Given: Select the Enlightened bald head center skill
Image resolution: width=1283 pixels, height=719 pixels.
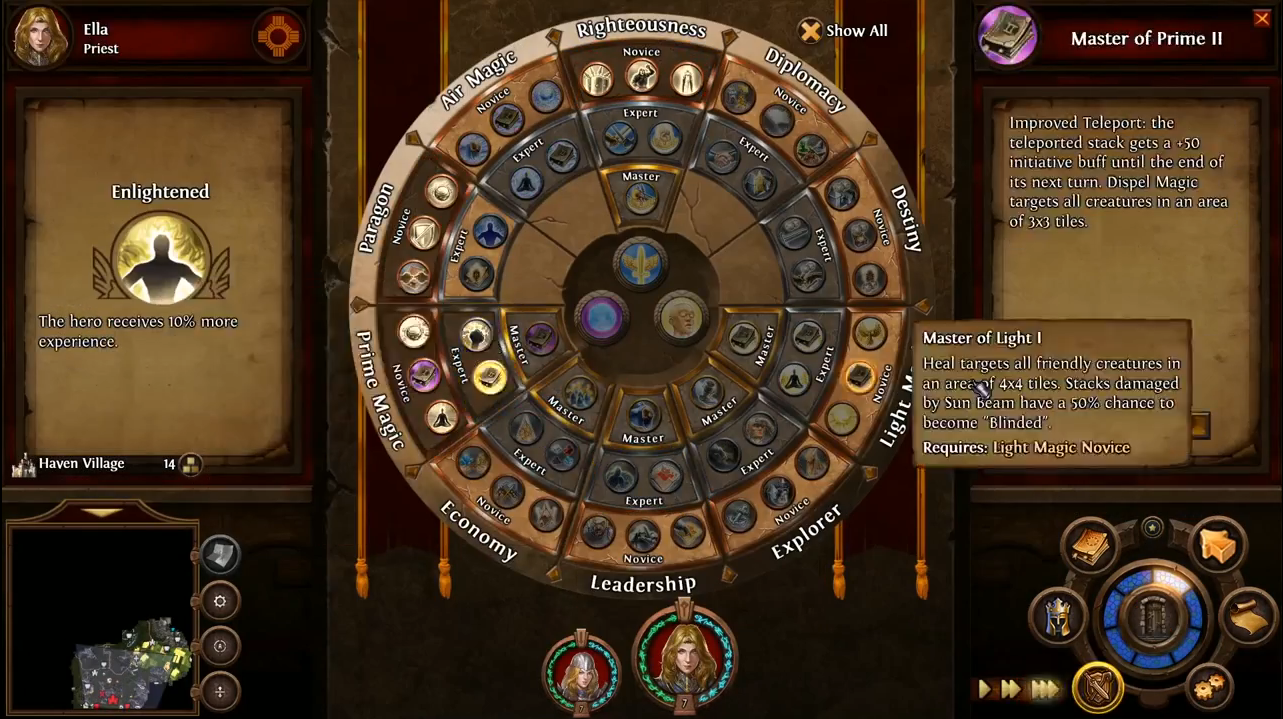Looking at the screenshot, I should coord(681,318).
